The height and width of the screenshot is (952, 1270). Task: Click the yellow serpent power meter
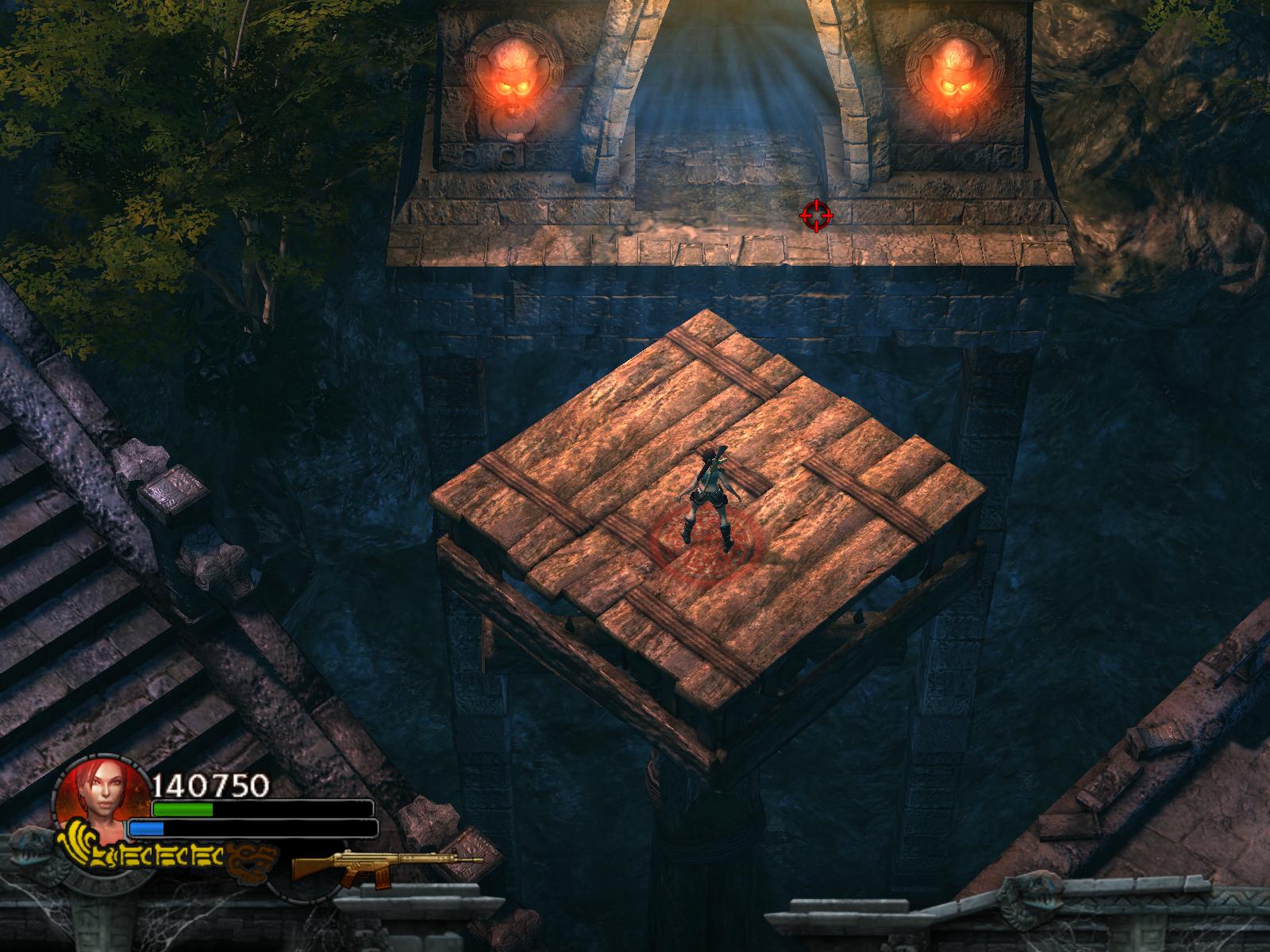click(143, 855)
